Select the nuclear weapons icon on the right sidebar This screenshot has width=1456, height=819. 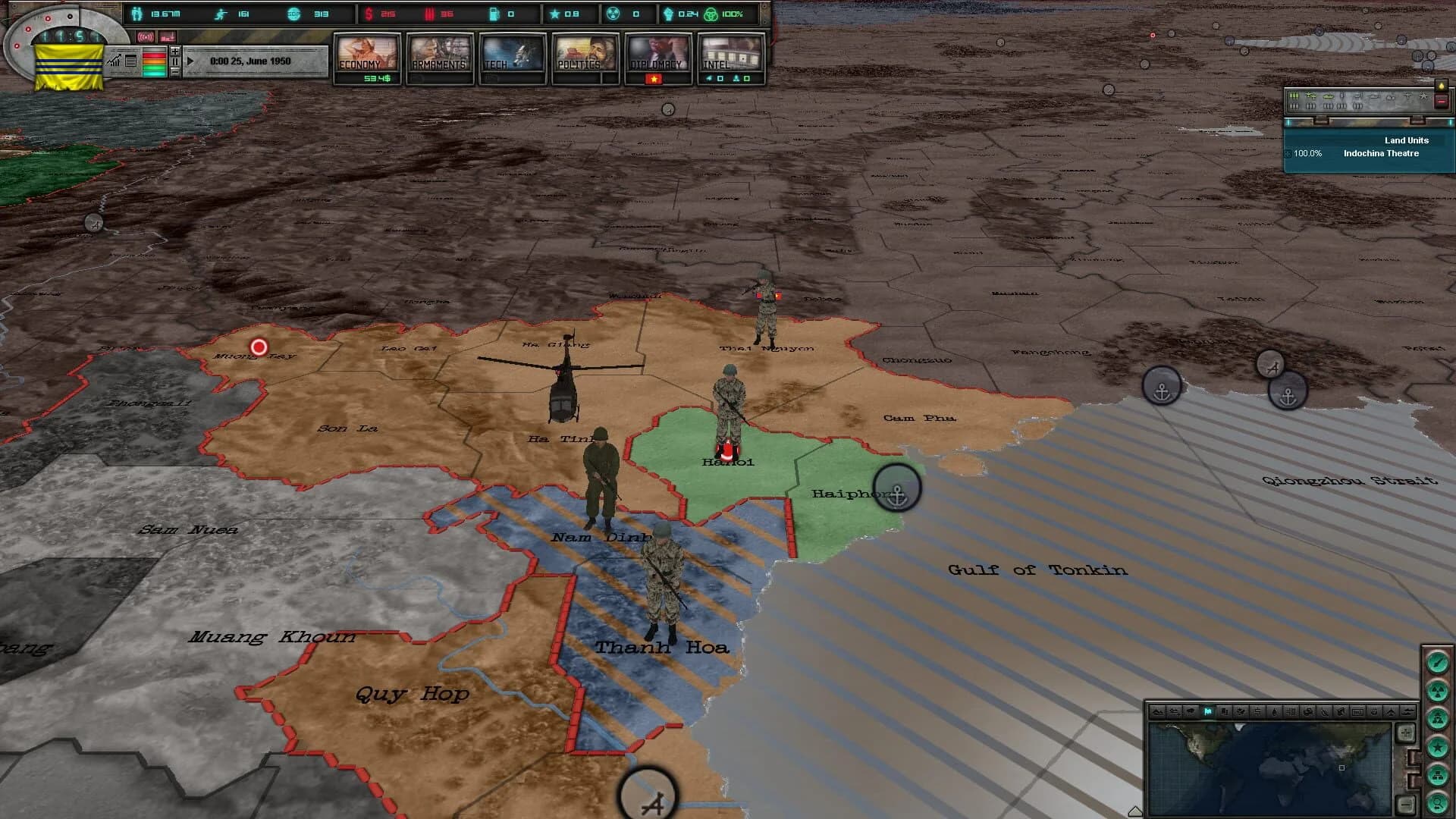click(x=1438, y=692)
